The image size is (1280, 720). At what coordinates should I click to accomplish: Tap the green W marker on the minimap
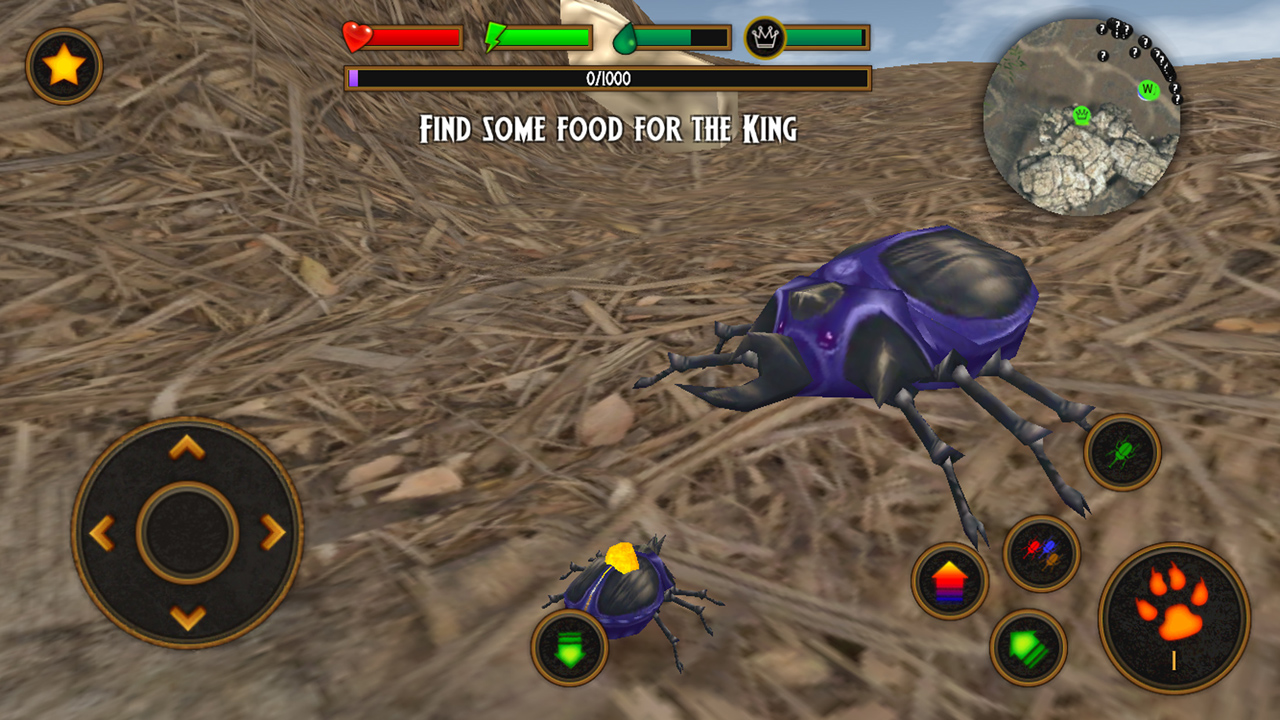pyautogui.click(x=1146, y=88)
